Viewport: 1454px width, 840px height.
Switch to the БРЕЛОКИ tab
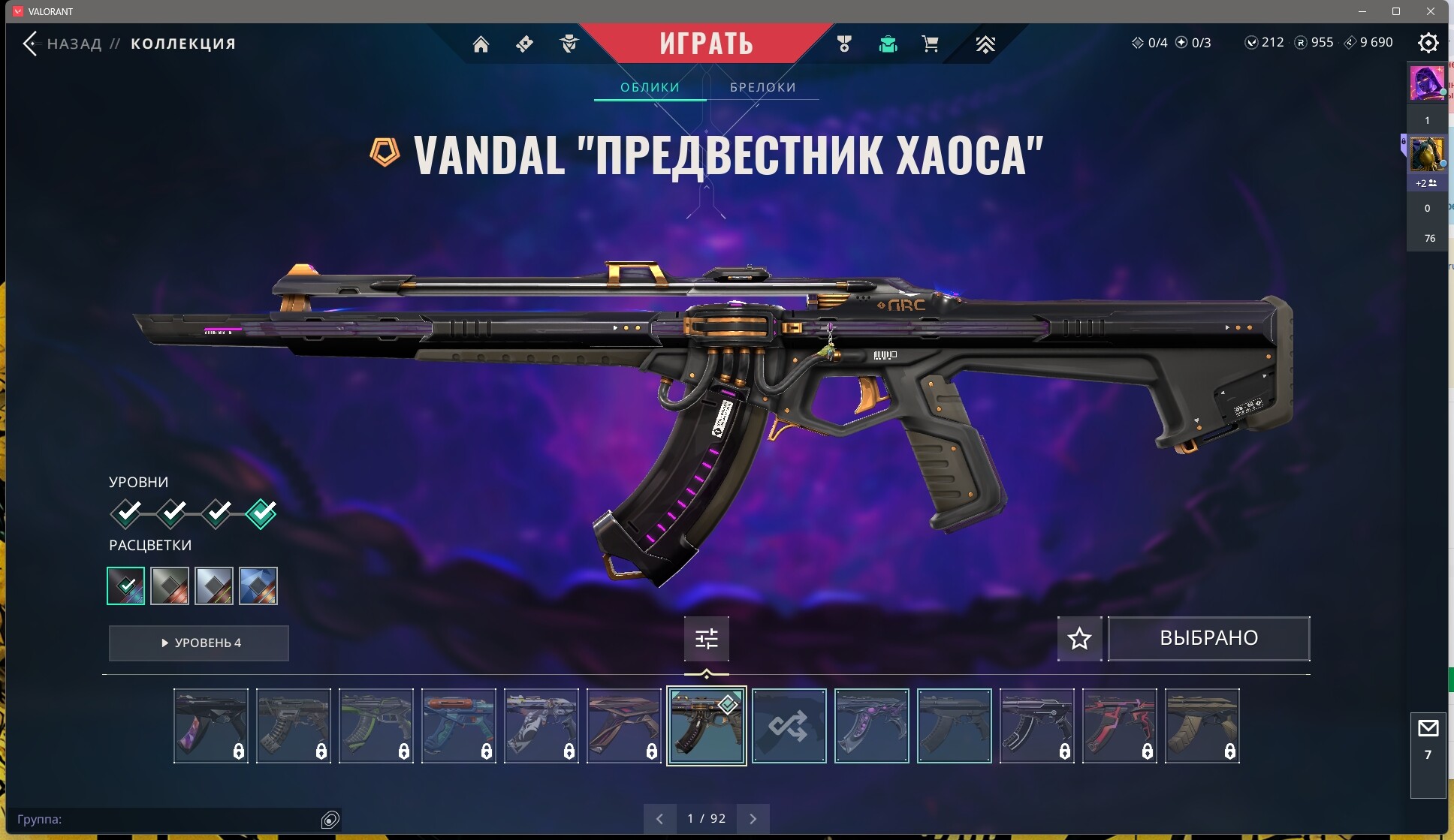[x=762, y=87]
